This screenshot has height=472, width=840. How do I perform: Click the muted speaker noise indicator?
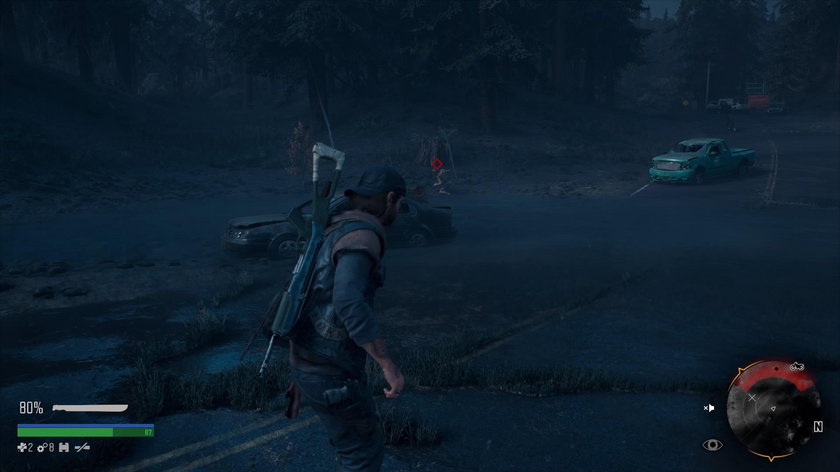[710, 408]
